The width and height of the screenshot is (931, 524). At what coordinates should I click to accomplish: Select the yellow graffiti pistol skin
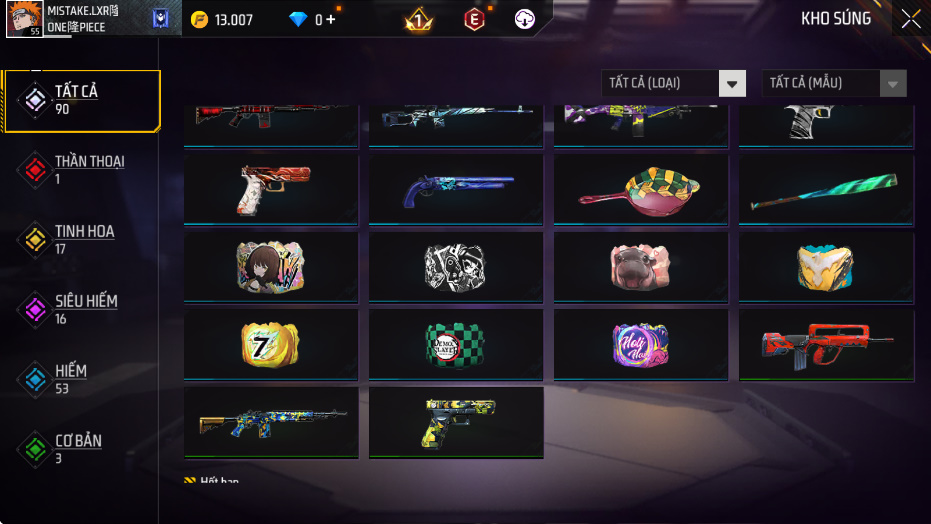coord(455,423)
